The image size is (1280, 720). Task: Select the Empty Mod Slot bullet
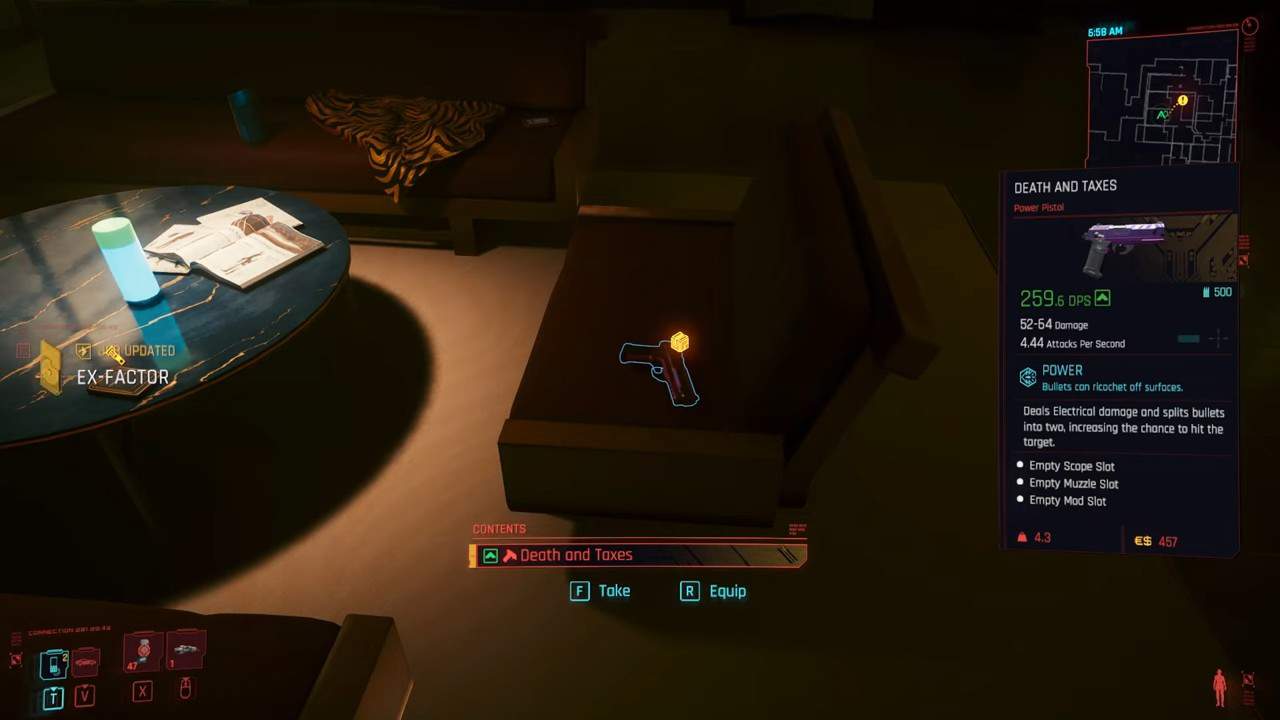coord(1020,500)
